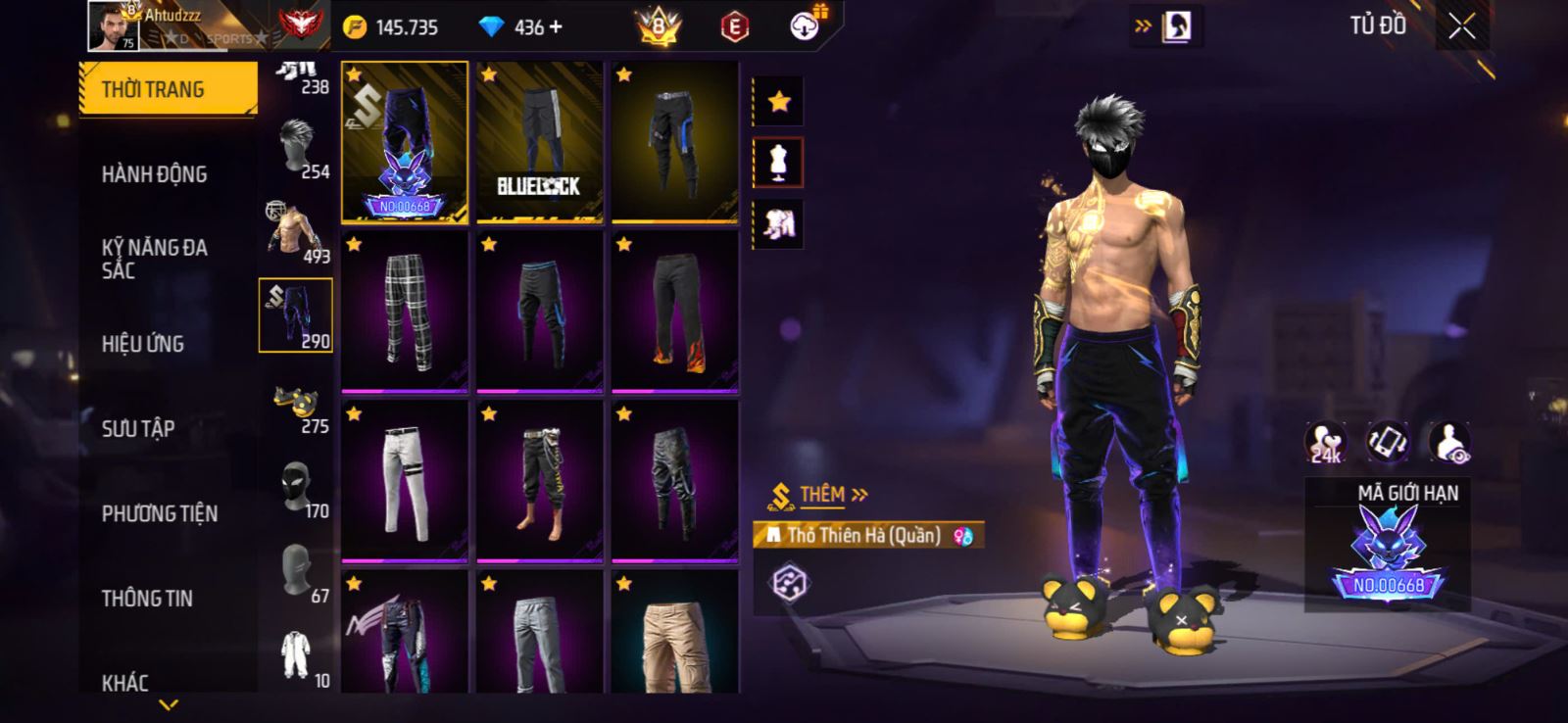Switch to the Thông Tin tab
Screen dimensions: 1568x723
pos(147,599)
